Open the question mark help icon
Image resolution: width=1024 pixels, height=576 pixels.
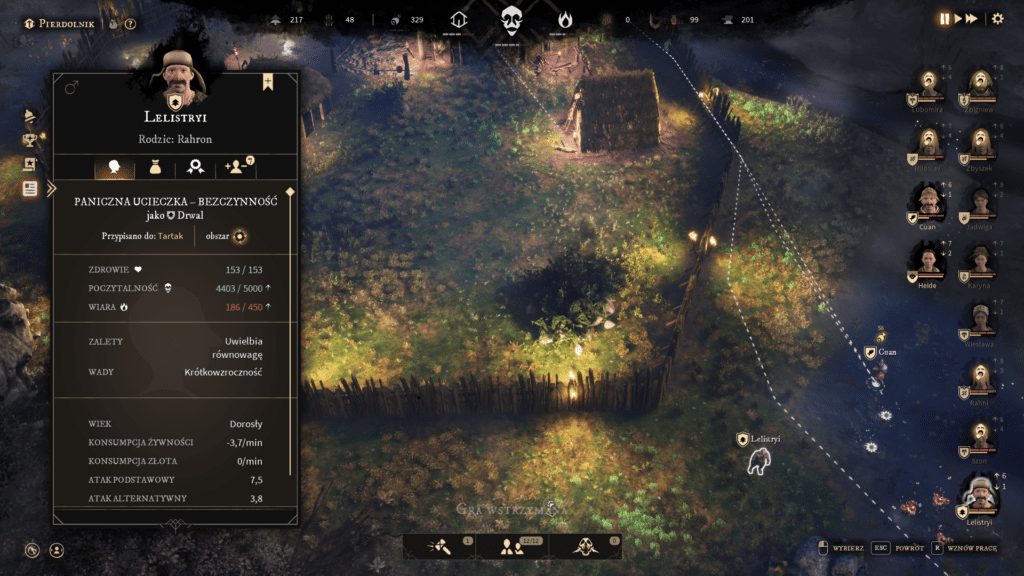click(131, 24)
